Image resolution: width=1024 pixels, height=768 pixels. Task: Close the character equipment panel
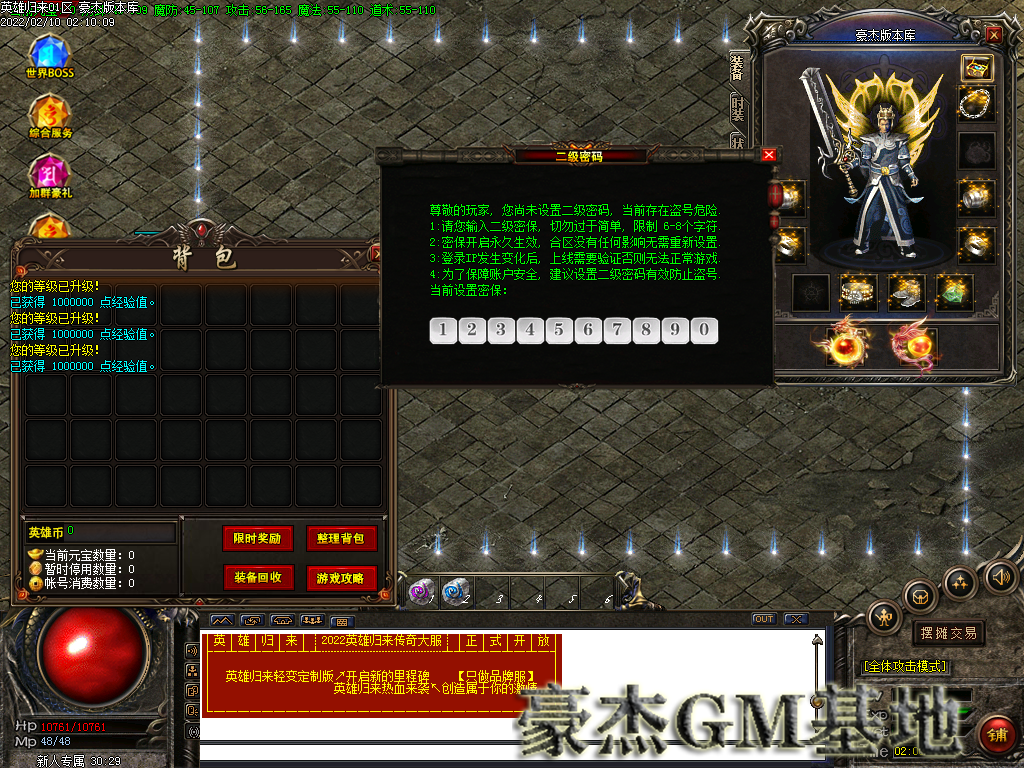point(993,34)
